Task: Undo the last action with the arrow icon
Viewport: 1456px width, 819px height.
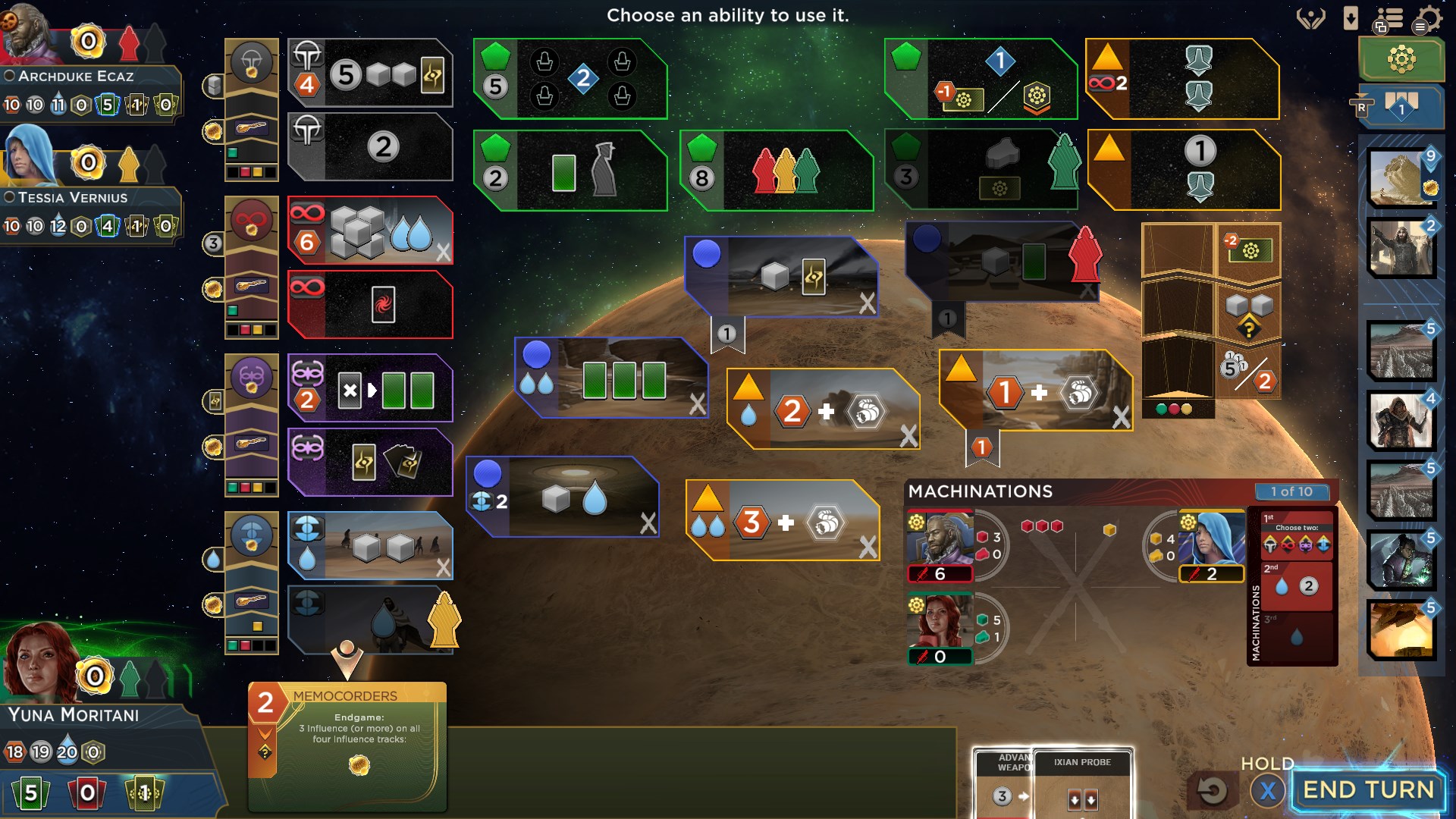Action: pos(1213,789)
